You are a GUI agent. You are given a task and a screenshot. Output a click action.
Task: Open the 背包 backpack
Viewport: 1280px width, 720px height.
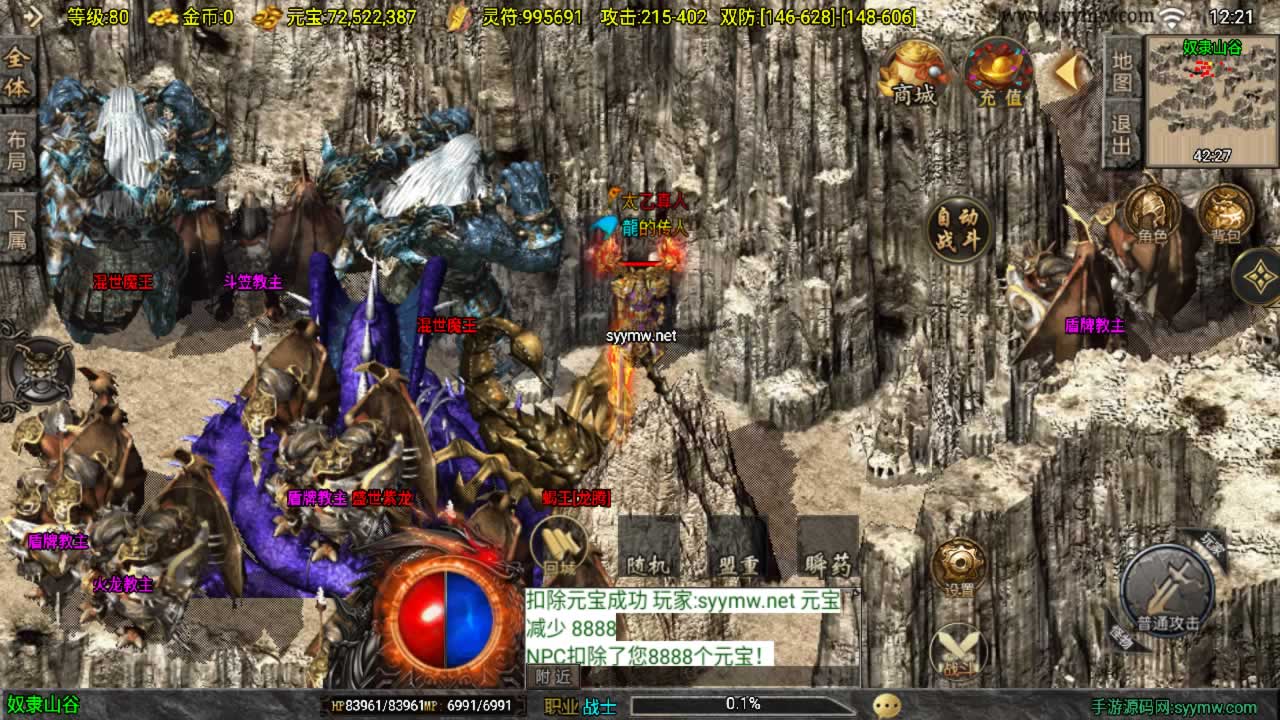coord(1225,214)
